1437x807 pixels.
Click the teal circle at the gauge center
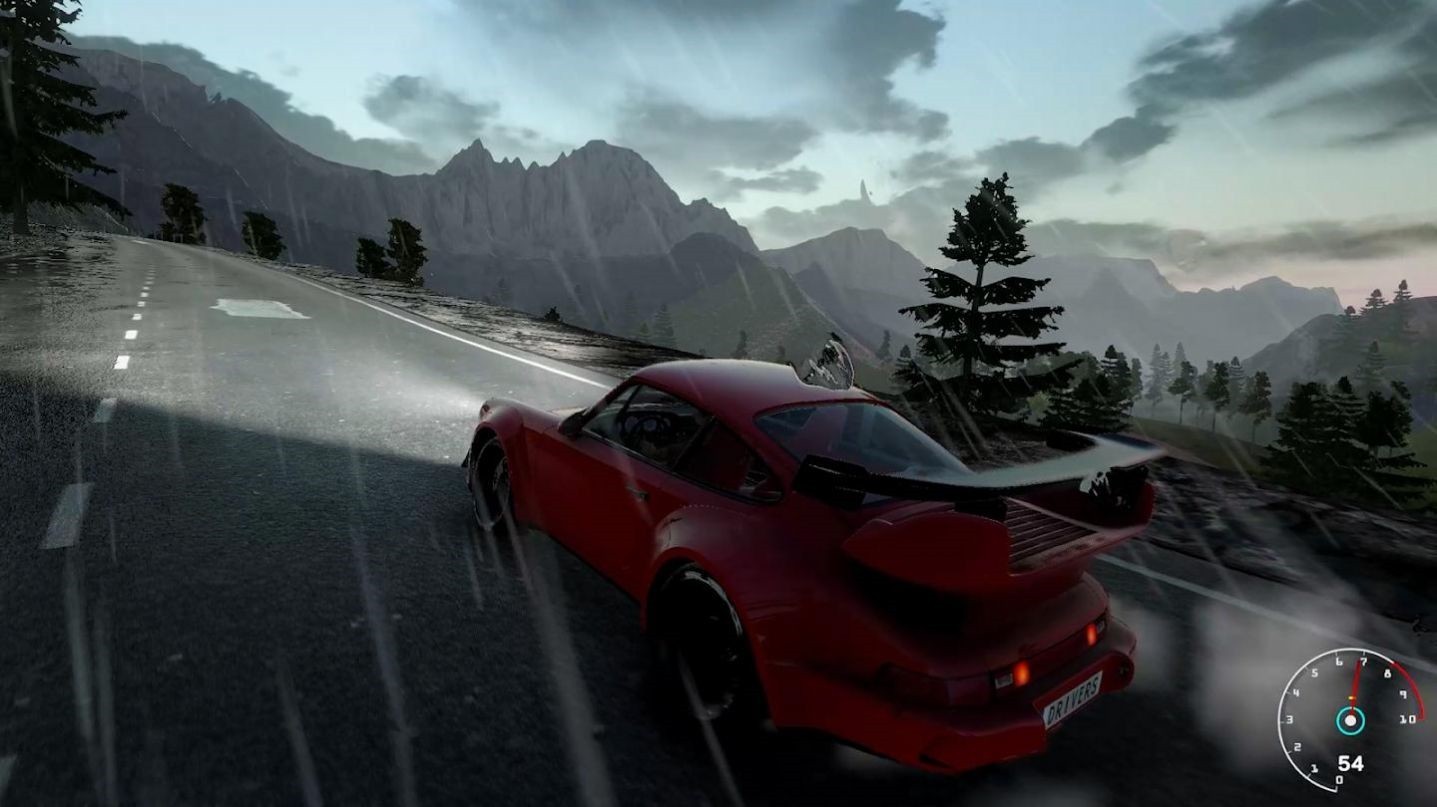click(1350, 721)
